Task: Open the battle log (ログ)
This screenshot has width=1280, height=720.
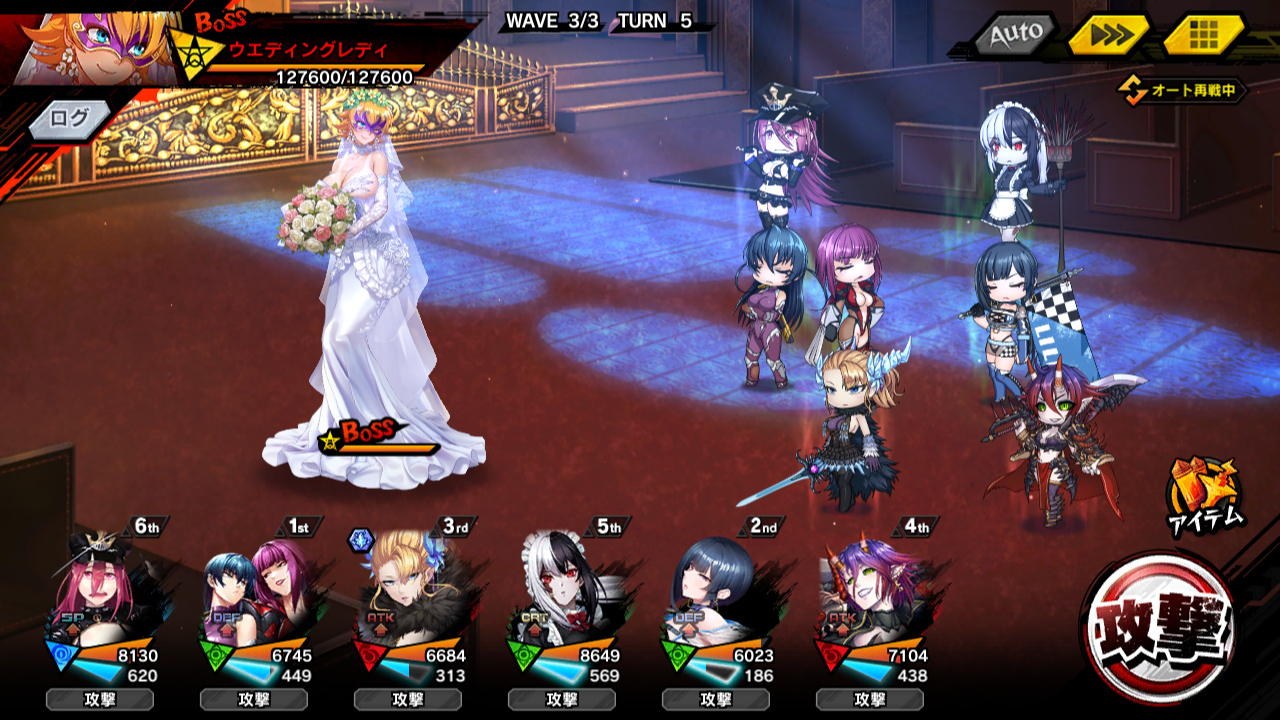Action: (x=70, y=119)
